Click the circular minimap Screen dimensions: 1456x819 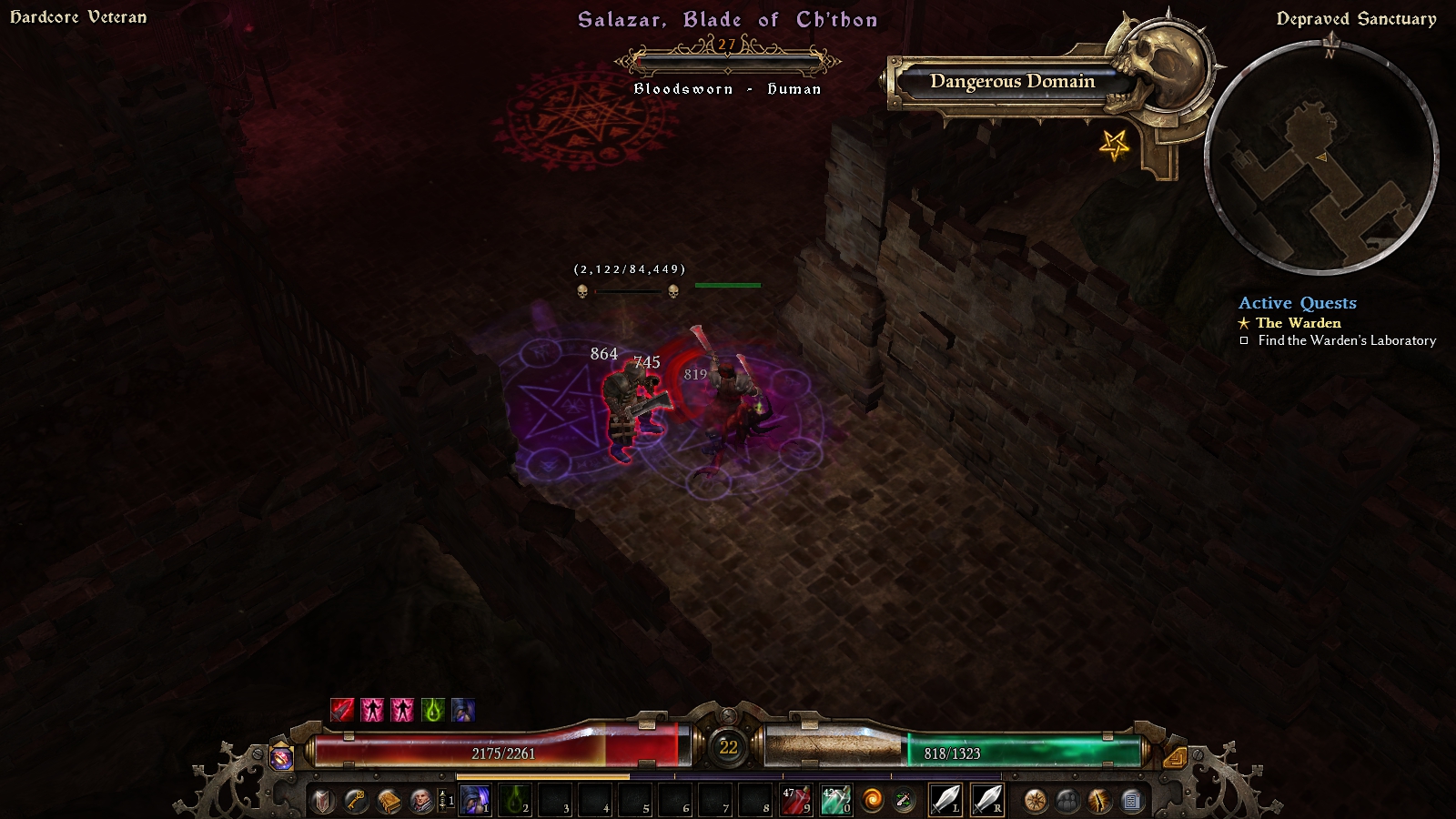1321,157
